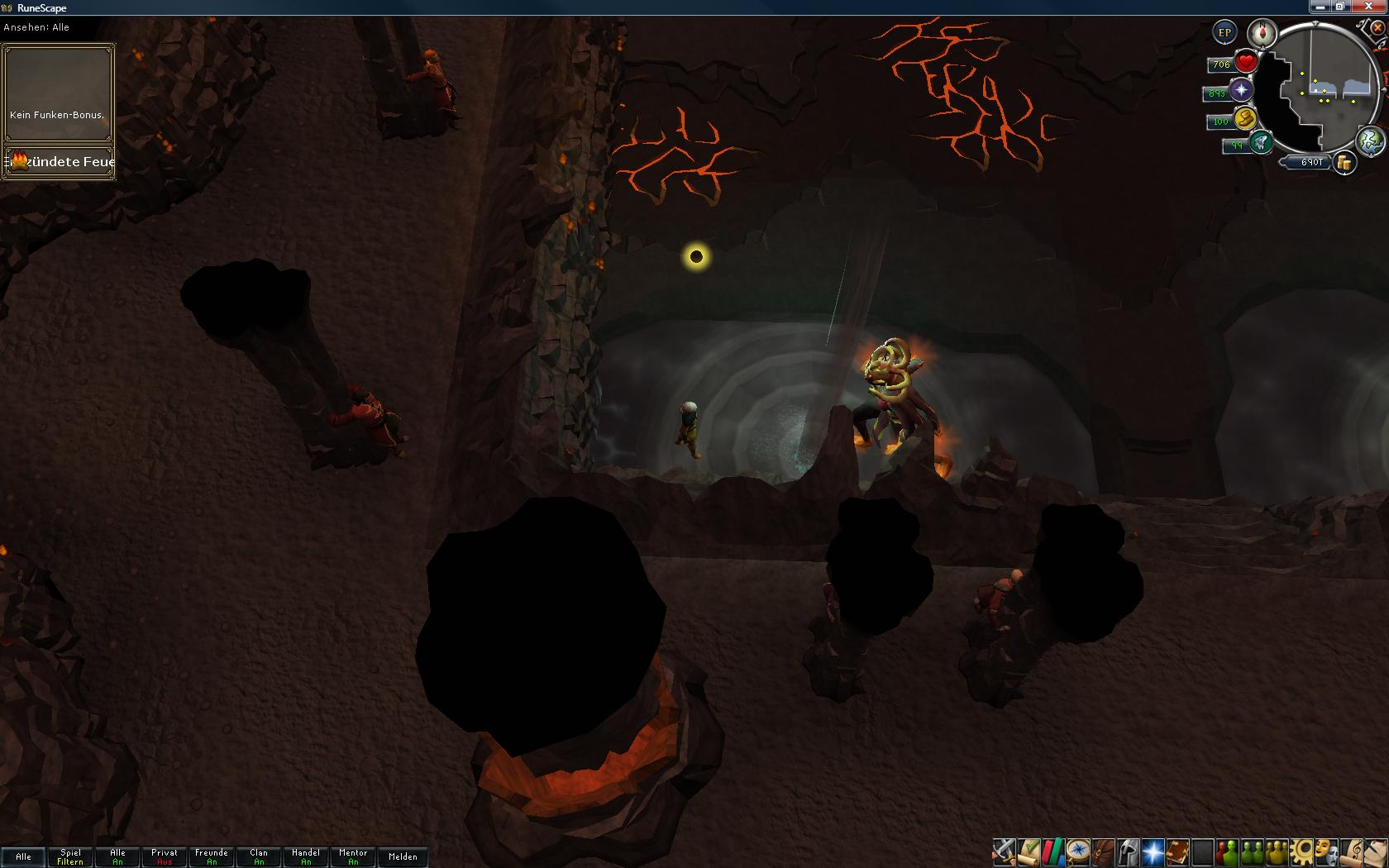Screen dimensions: 1389x868
Task: Click the Melden report button
Action: tap(403, 856)
